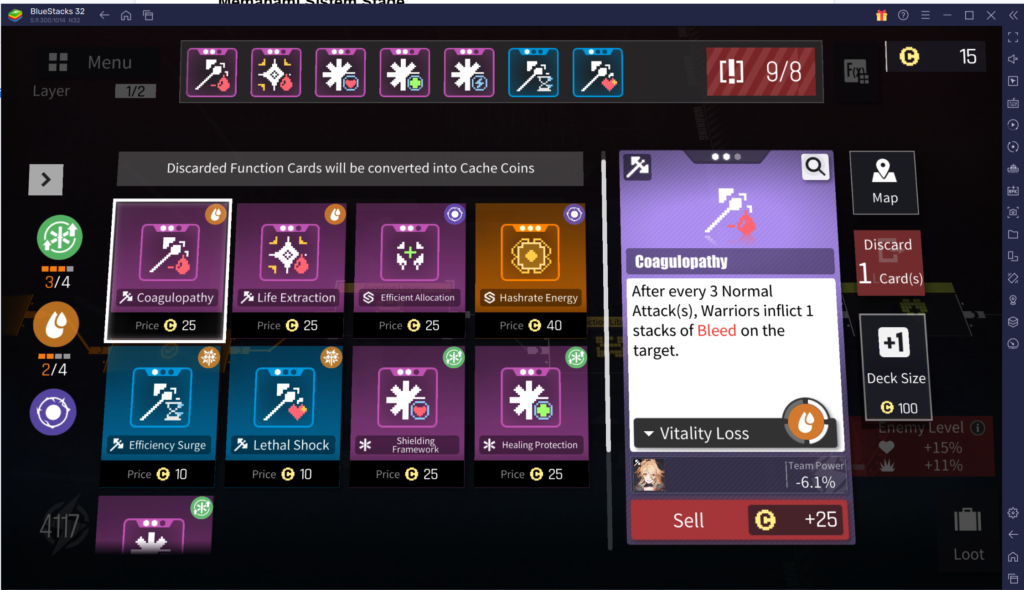Viewport: 1024px width, 590px height.
Task: Pick the Efficient Allocation card
Action: tap(411, 269)
